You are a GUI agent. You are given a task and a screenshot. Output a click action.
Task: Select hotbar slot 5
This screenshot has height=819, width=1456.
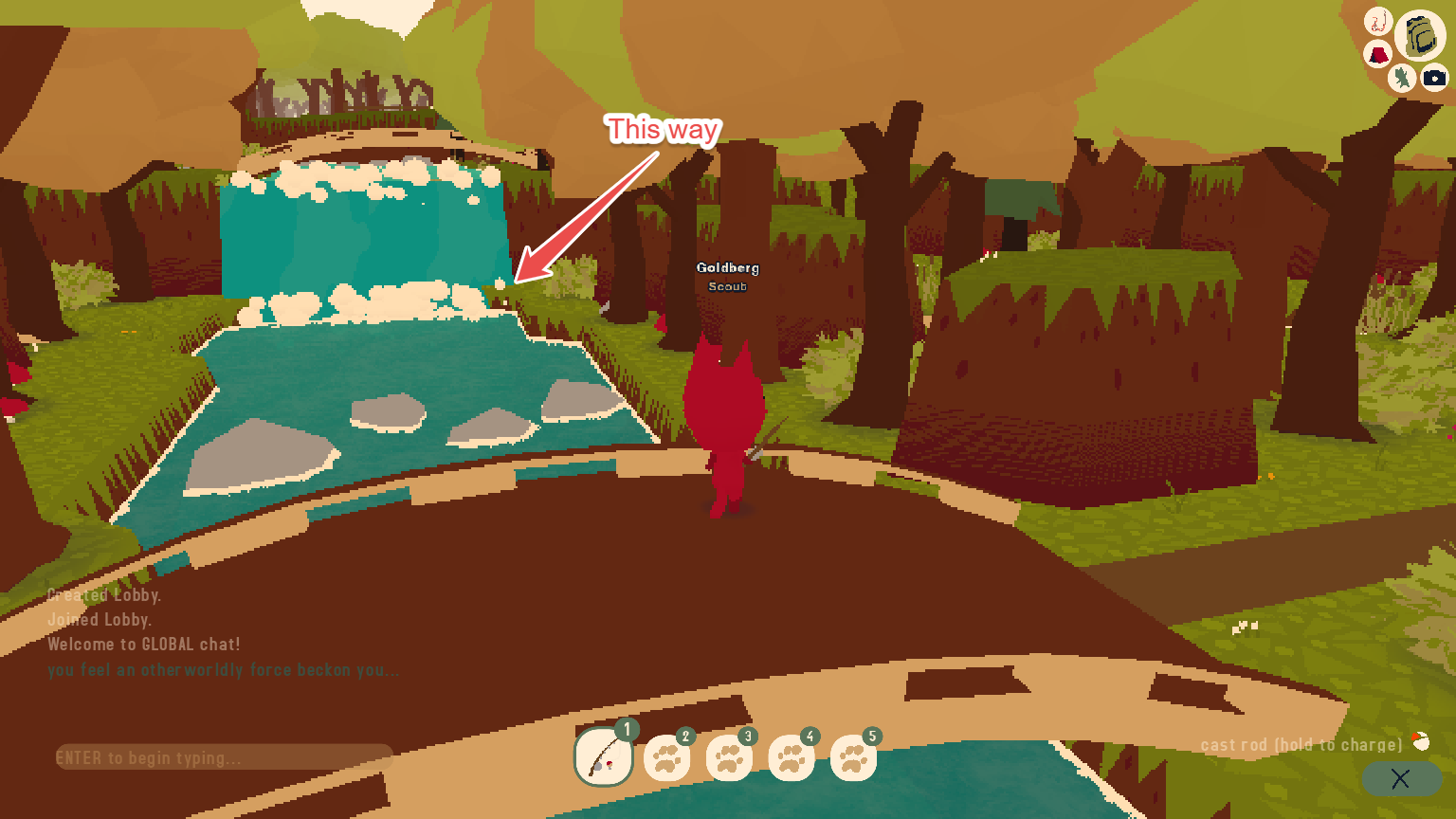pos(853,758)
